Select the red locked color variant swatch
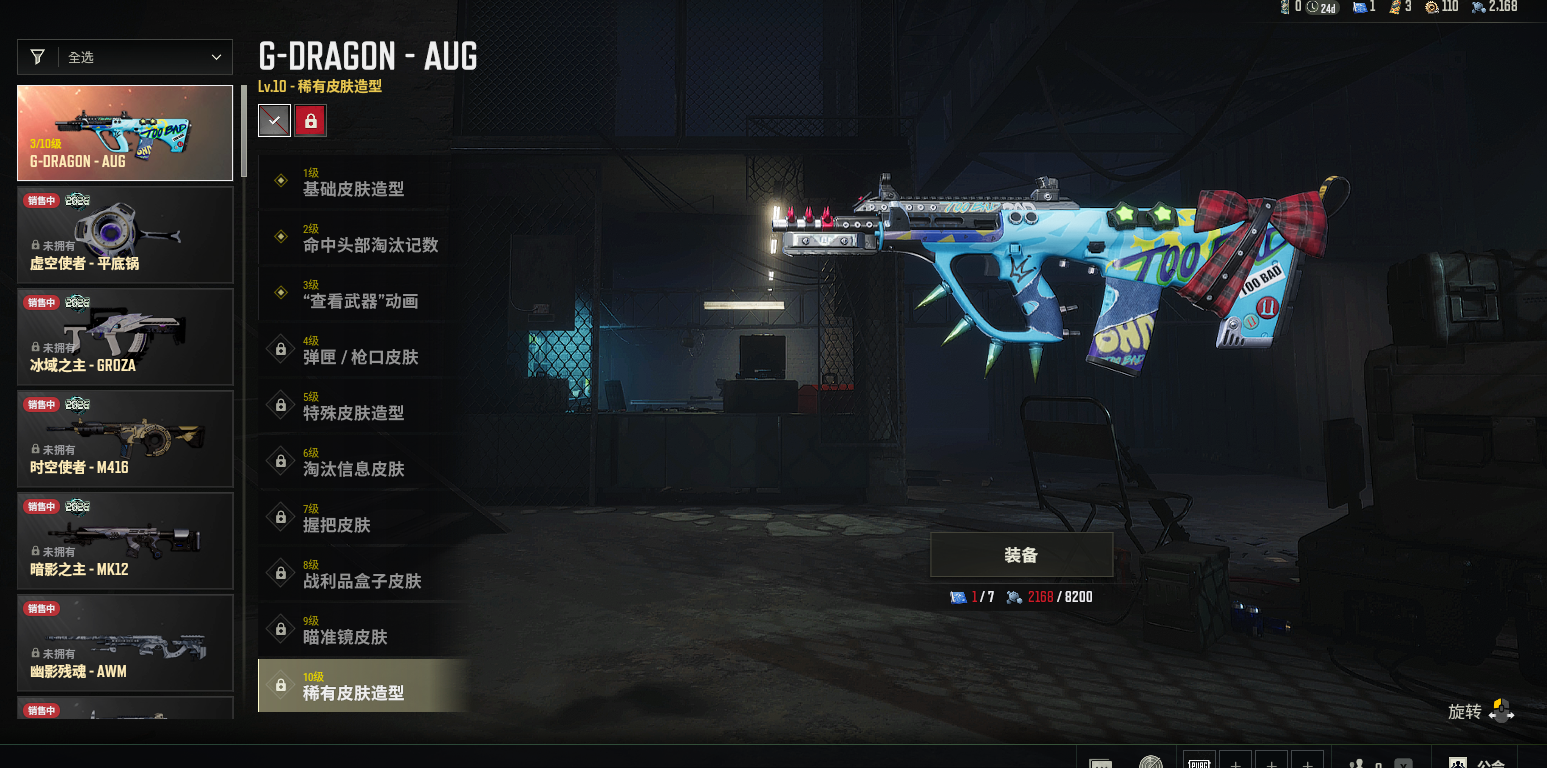Viewport: 1547px width, 768px height. [x=310, y=121]
